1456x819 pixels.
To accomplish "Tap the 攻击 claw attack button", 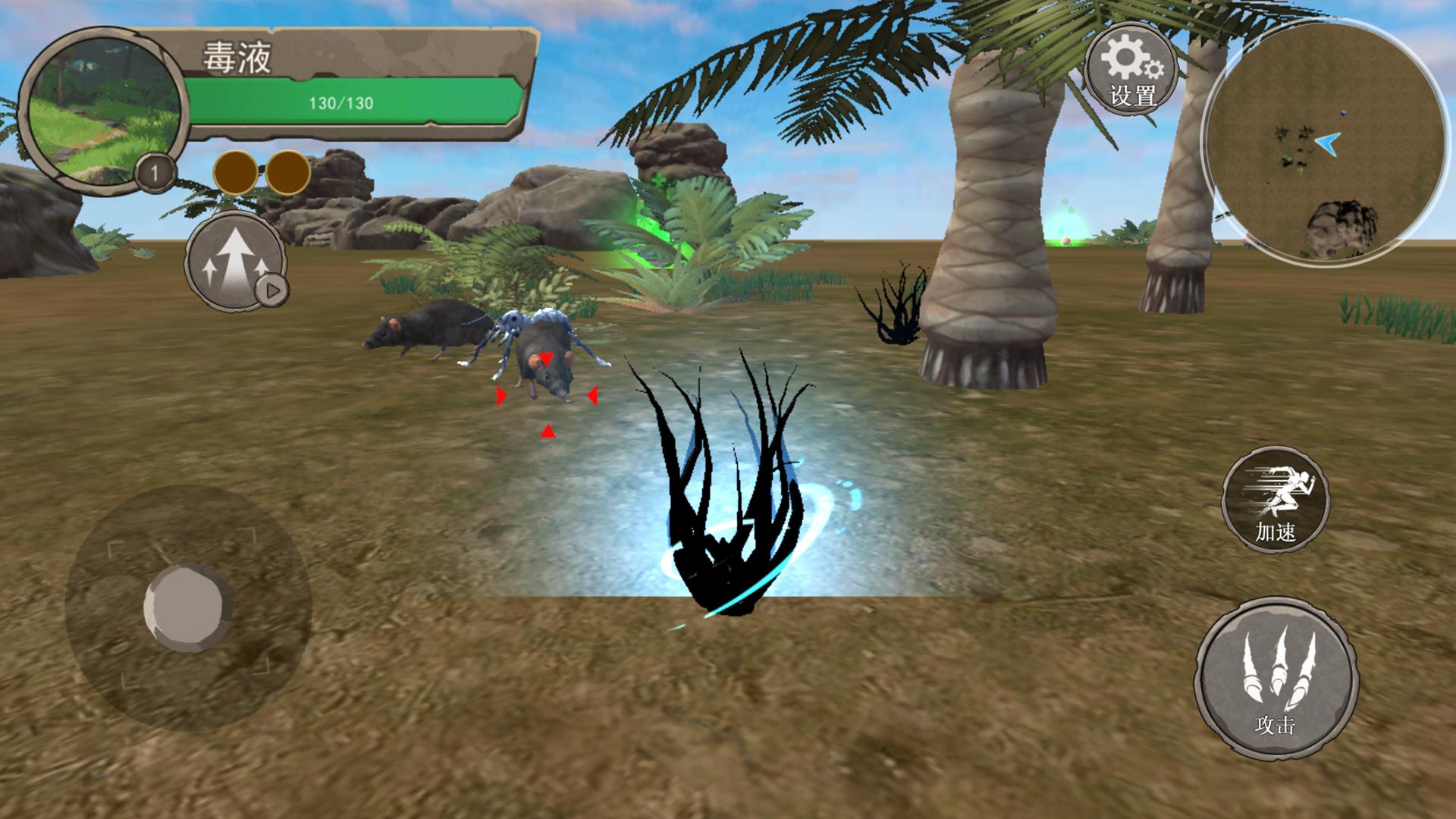I will point(1276,678).
